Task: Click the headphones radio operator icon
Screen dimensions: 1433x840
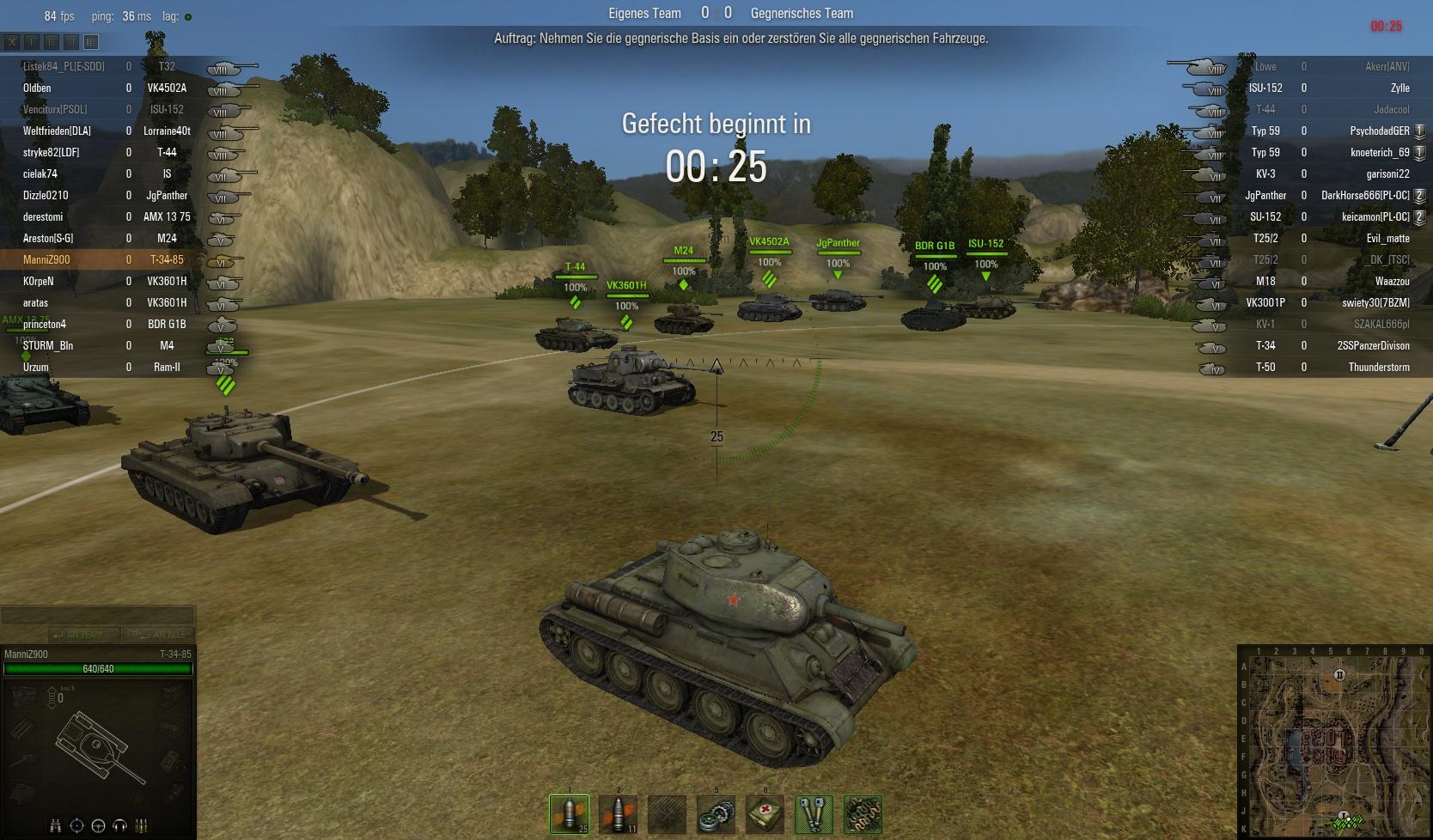Action: tap(120, 825)
